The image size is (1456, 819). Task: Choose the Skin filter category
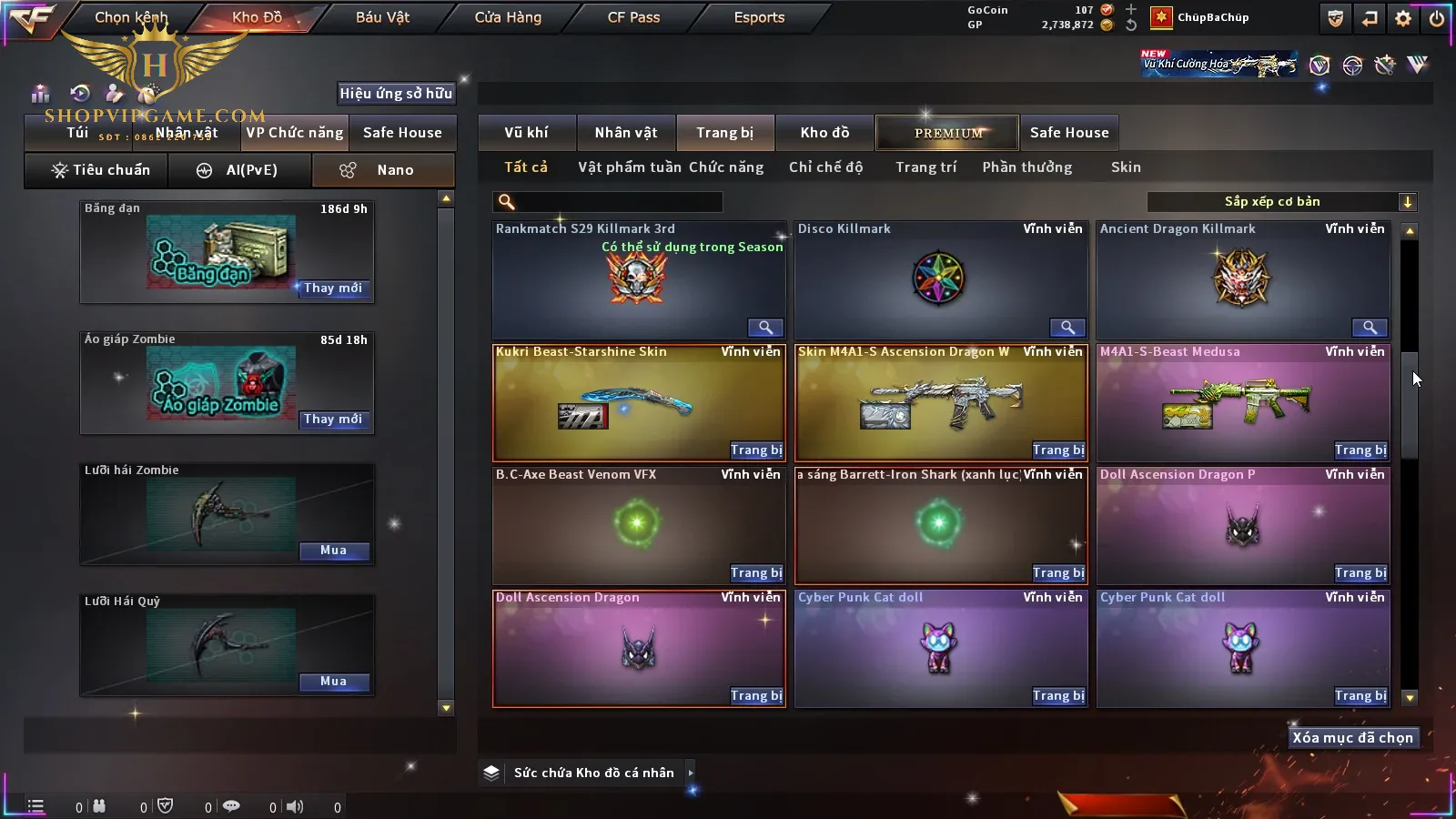click(1126, 167)
